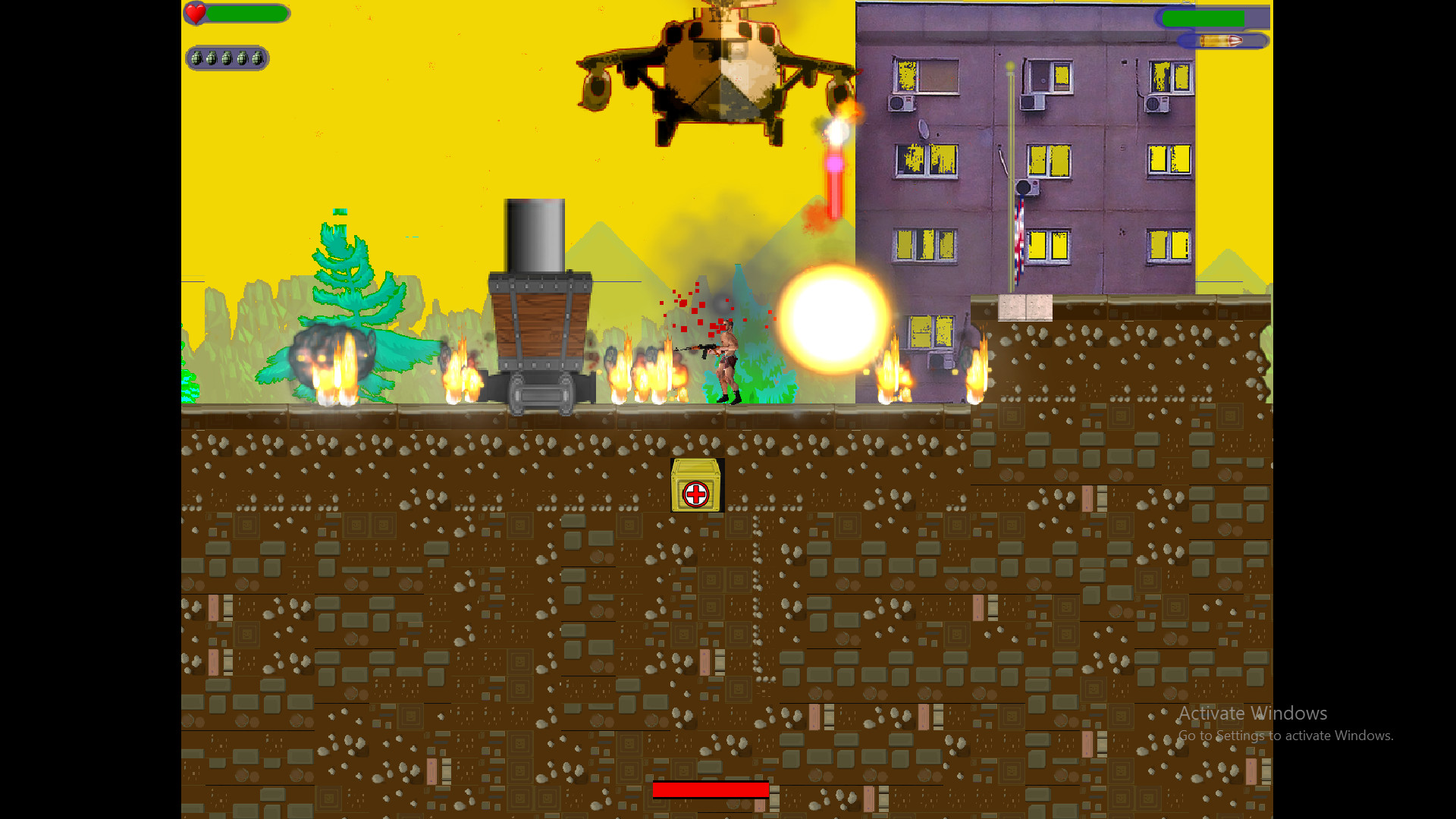The image size is (1456, 819).
Task: Select the last grenade in the ammo row
Action: pos(258,58)
